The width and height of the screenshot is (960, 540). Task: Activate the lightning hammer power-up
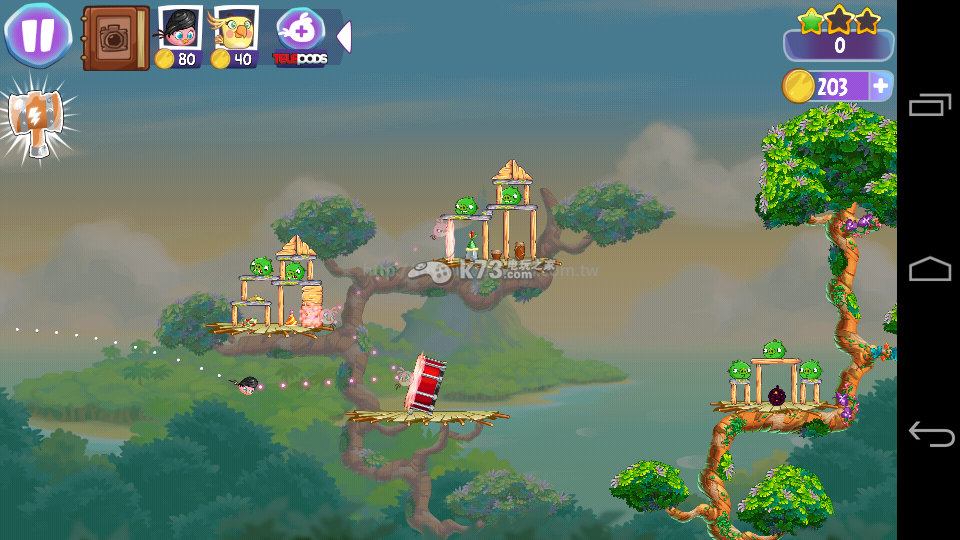pos(33,118)
